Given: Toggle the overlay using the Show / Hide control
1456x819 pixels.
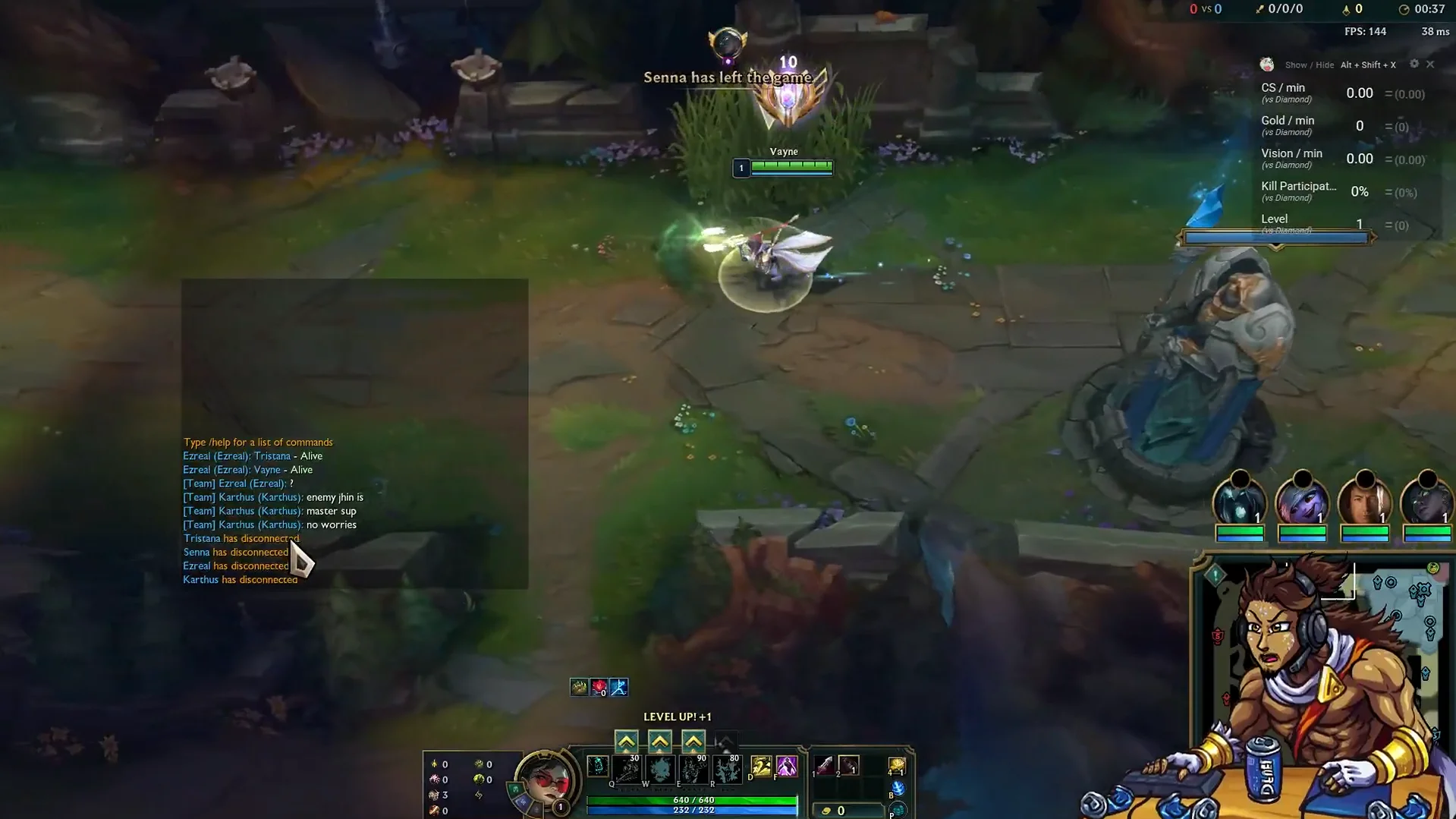Looking at the screenshot, I should 1309,65.
